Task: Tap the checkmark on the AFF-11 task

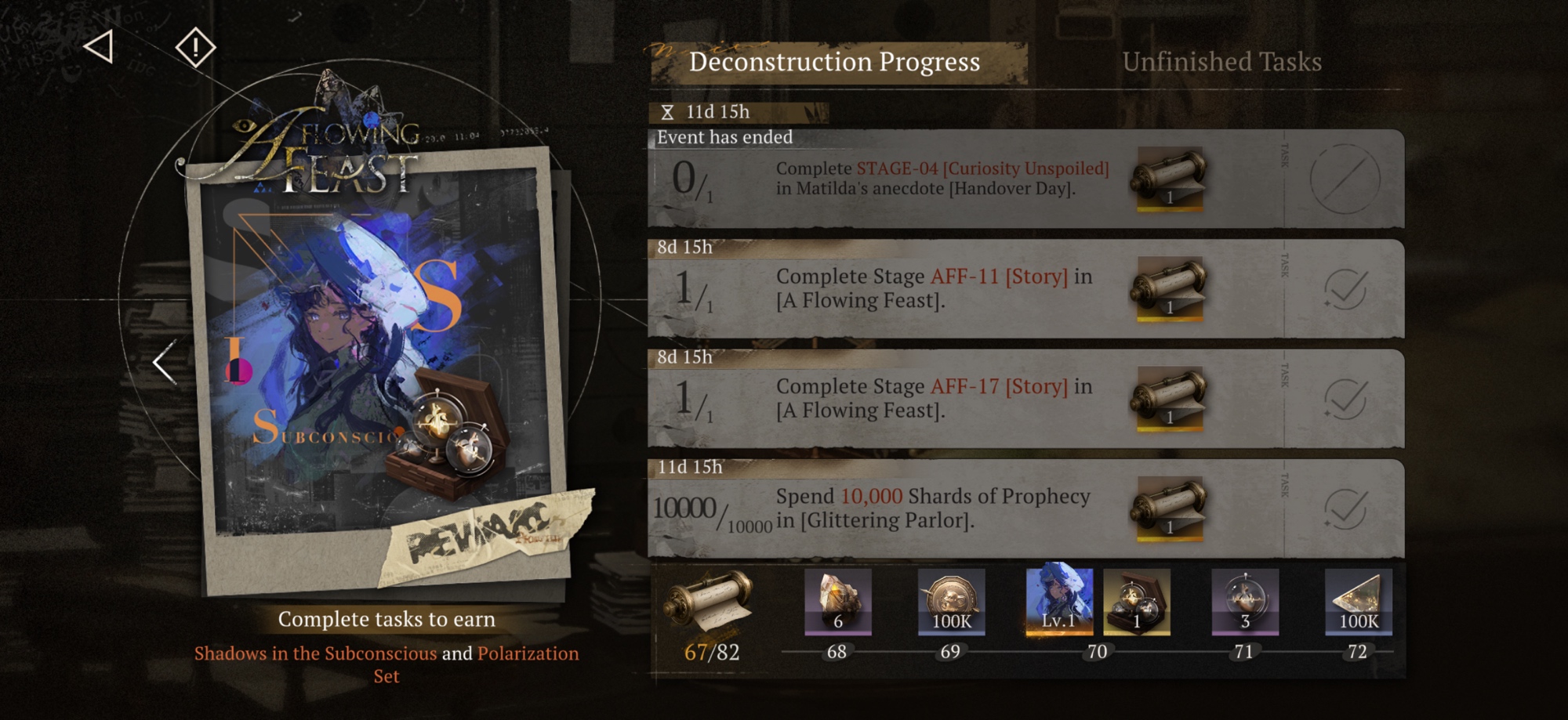Action: [x=1345, y=289]
